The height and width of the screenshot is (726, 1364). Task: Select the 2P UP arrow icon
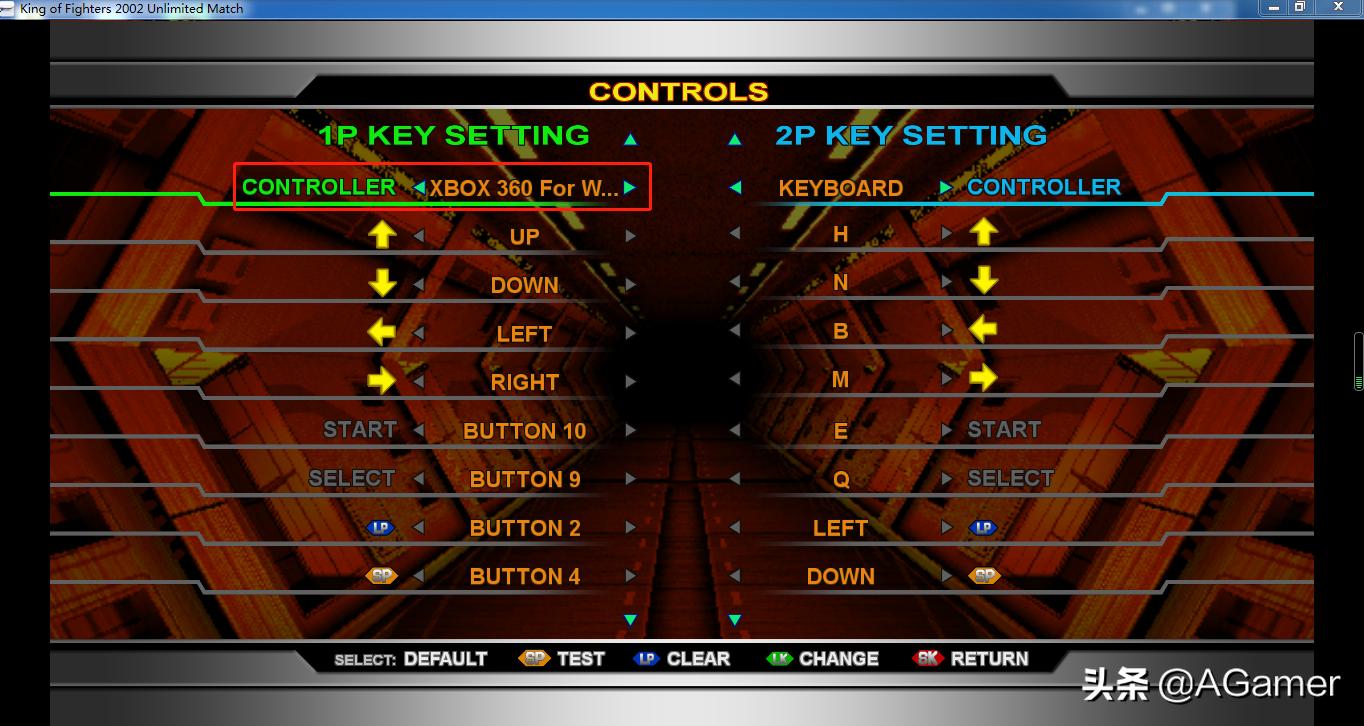pos(984,230)
